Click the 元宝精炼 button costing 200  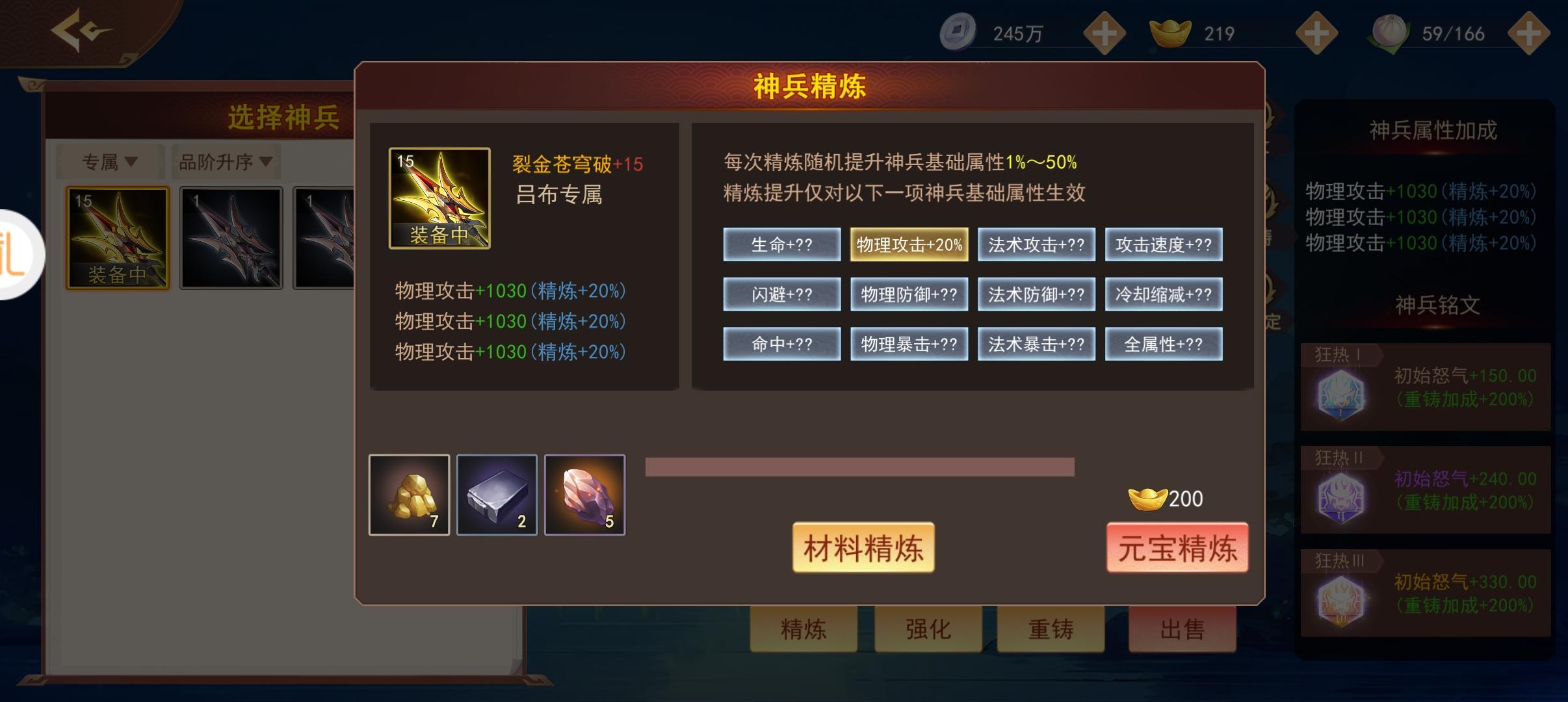1178,548
